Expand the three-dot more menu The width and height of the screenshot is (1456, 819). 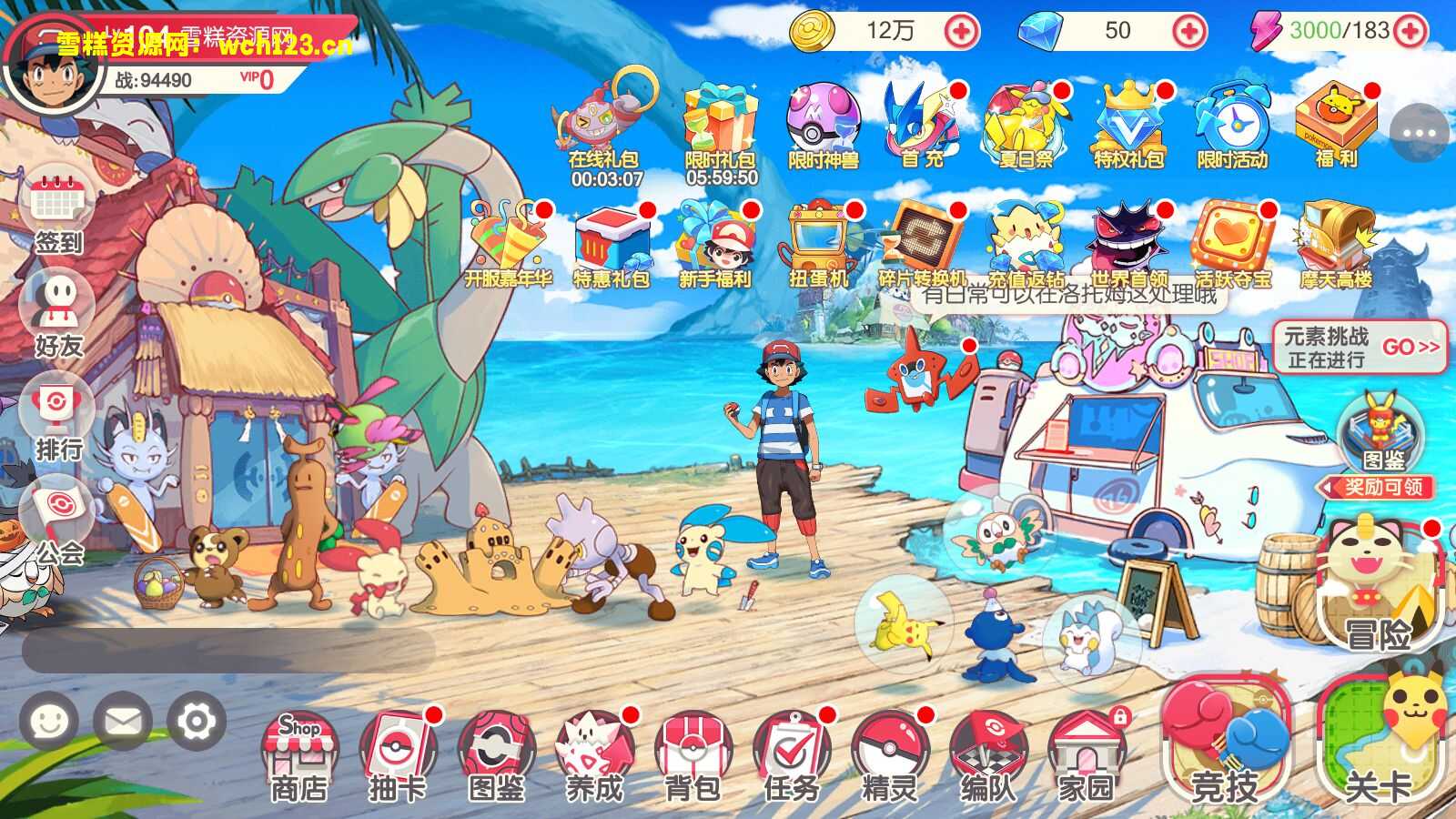(1419, 134)
